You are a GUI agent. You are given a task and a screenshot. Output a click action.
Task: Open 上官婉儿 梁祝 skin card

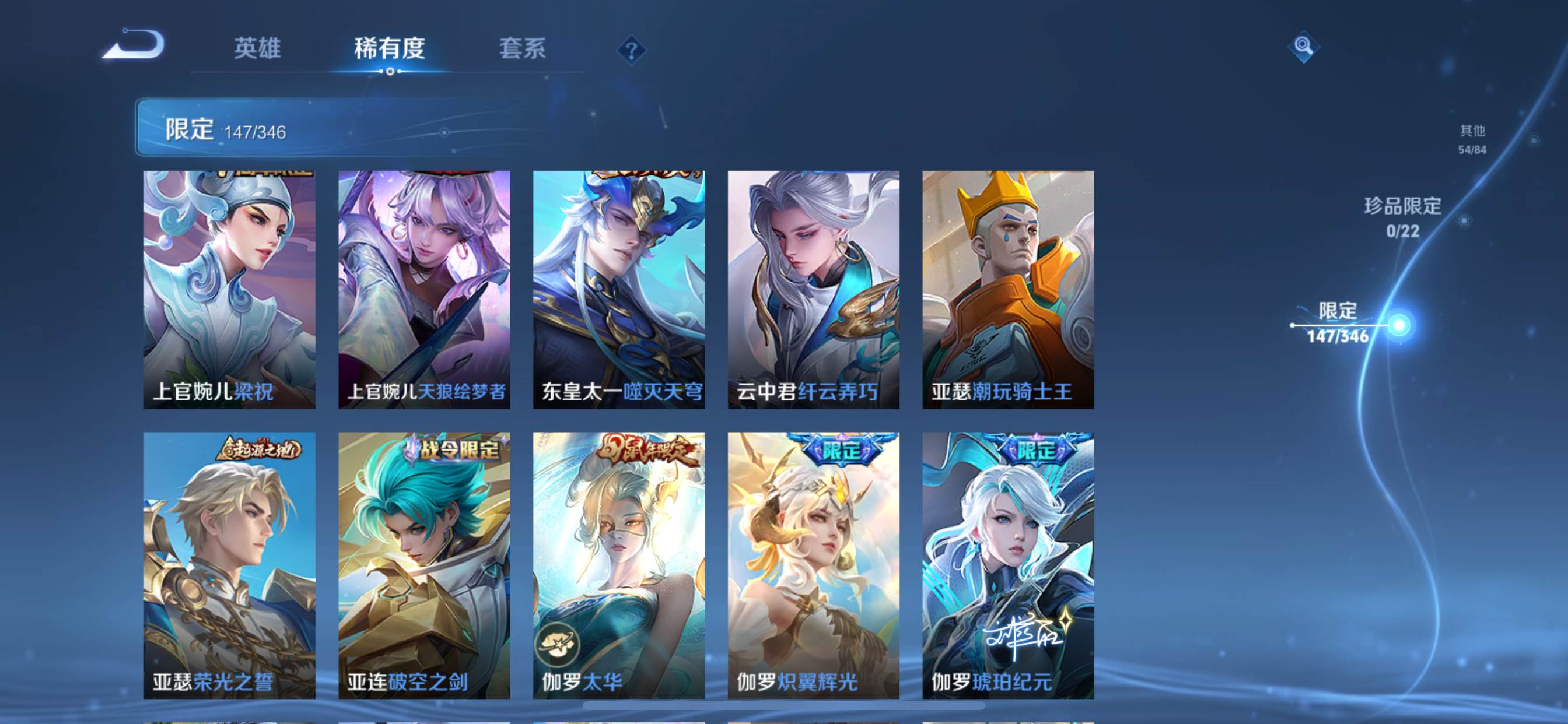point(229,289)
